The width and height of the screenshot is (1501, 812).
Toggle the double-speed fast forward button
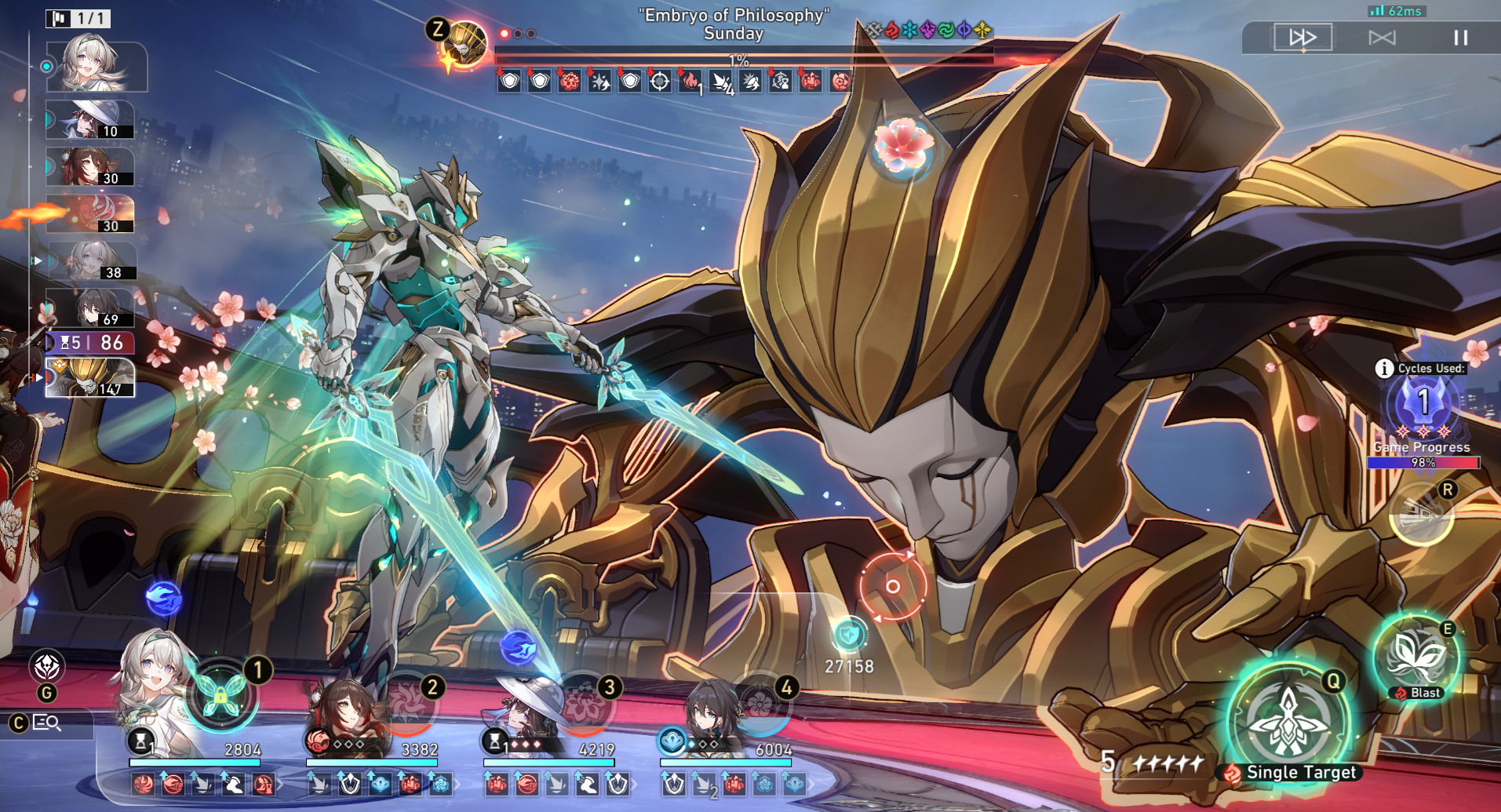tap(1302, 38)
